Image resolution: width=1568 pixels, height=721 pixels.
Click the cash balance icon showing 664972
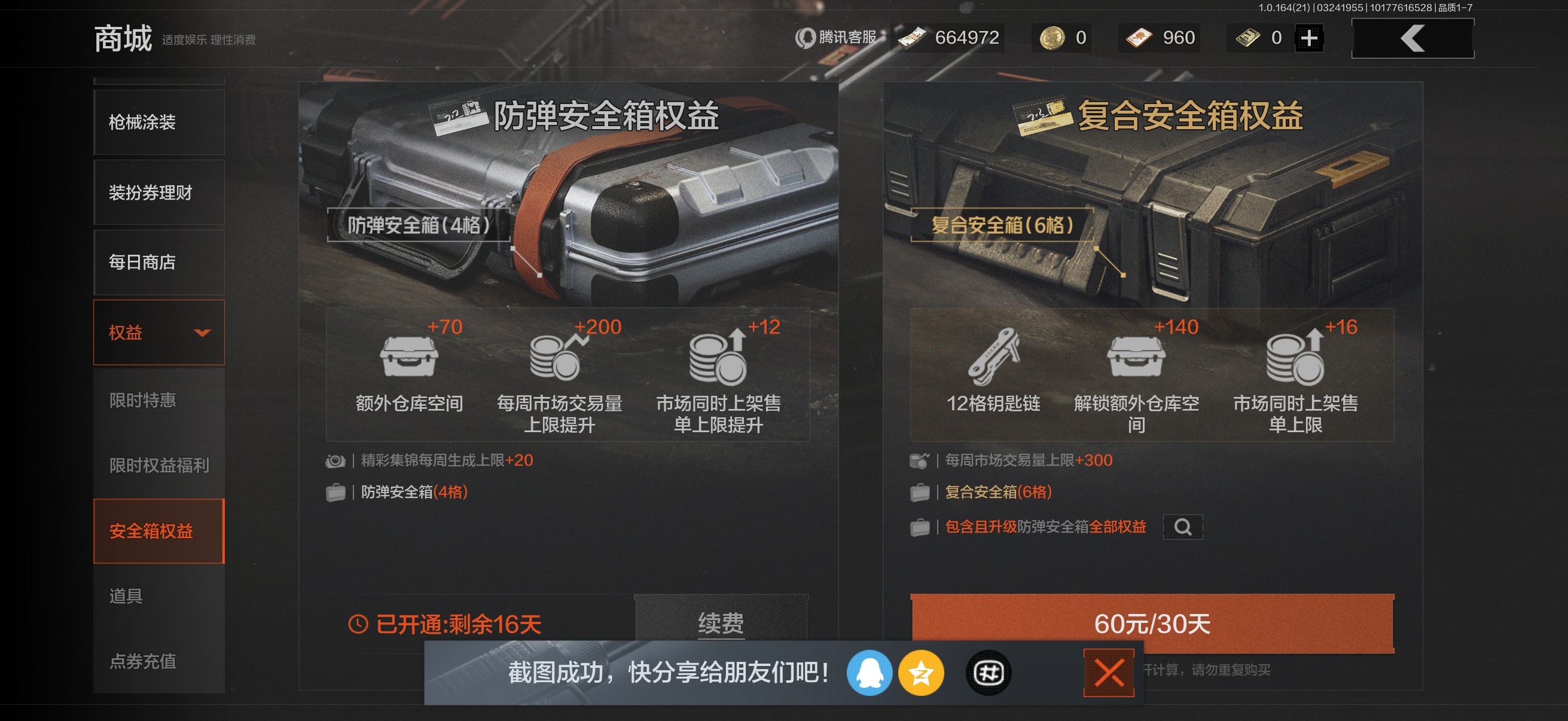[911, 37]
